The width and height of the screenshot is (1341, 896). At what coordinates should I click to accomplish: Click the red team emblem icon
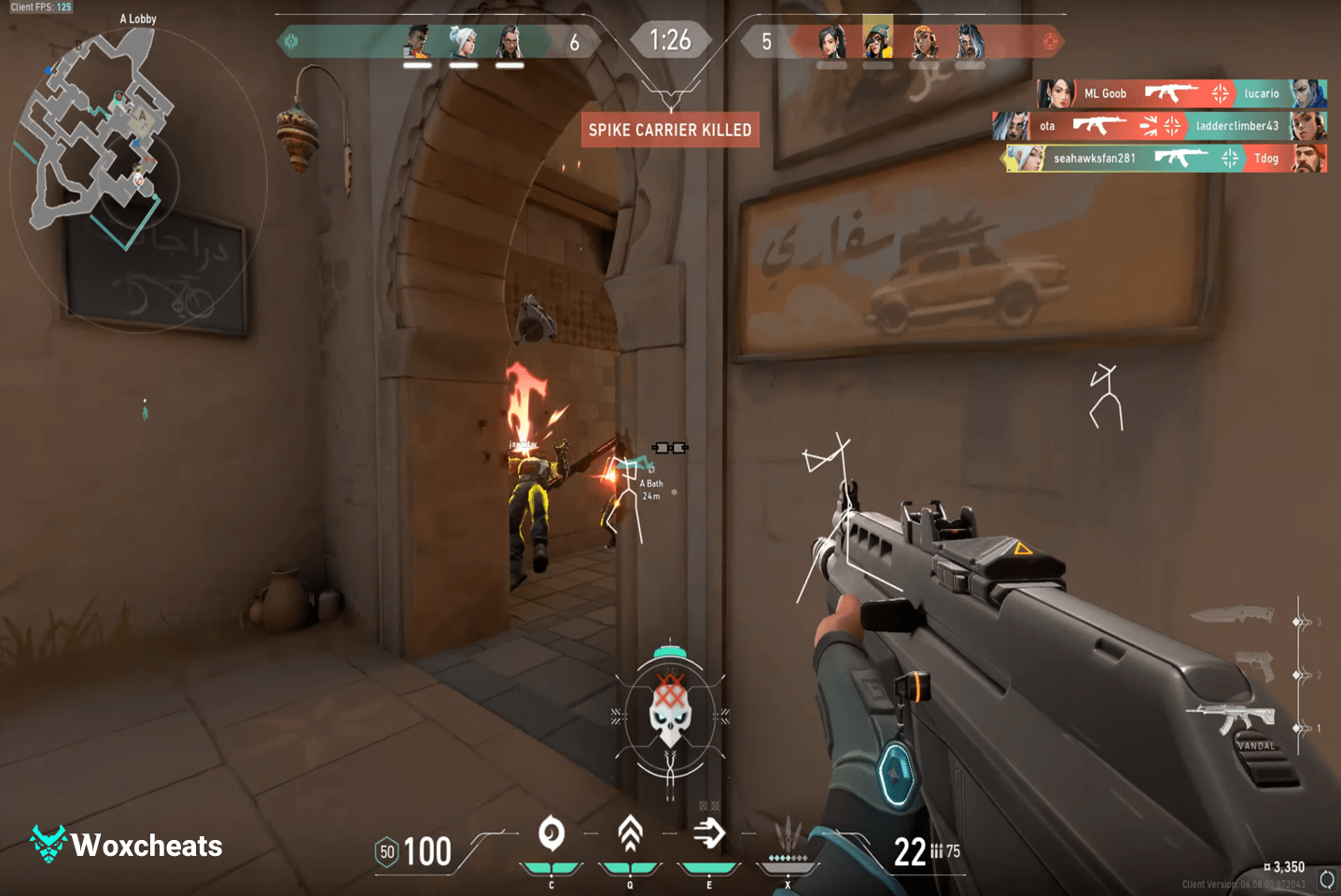click(1051, 41)
